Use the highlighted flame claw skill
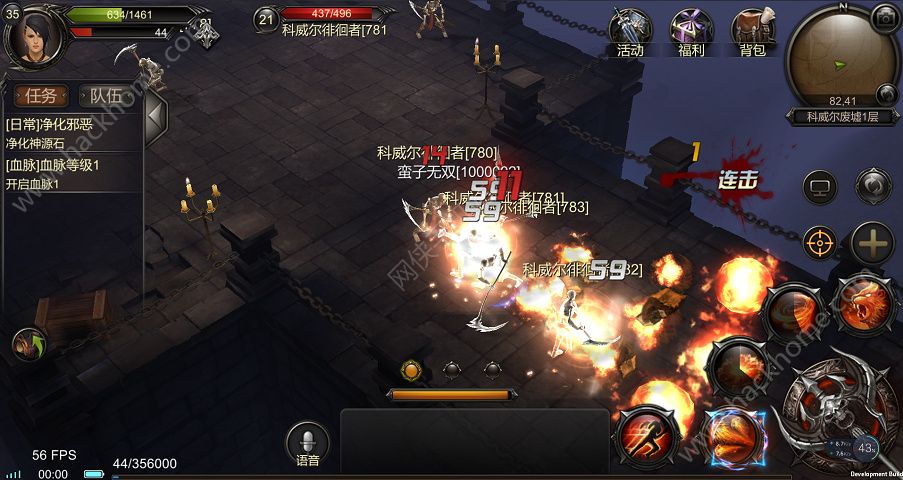903x480 pixels. tap(733, 438)
